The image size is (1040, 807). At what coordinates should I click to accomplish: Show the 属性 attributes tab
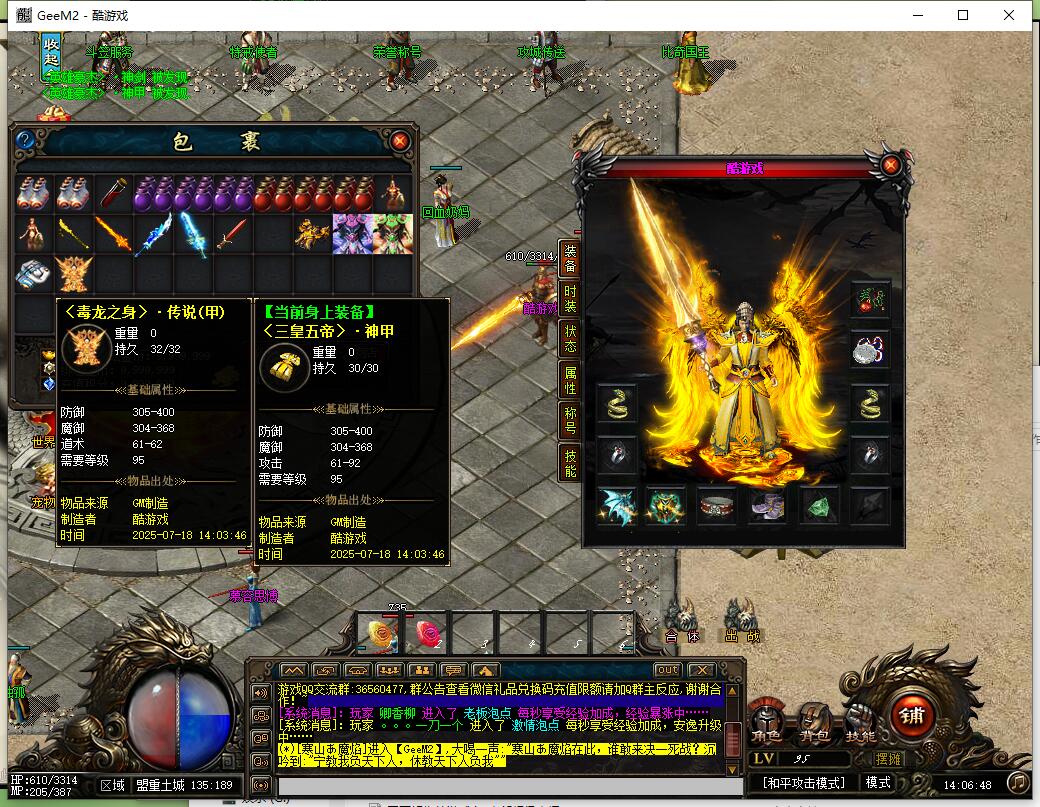click(x=569, y=378)
